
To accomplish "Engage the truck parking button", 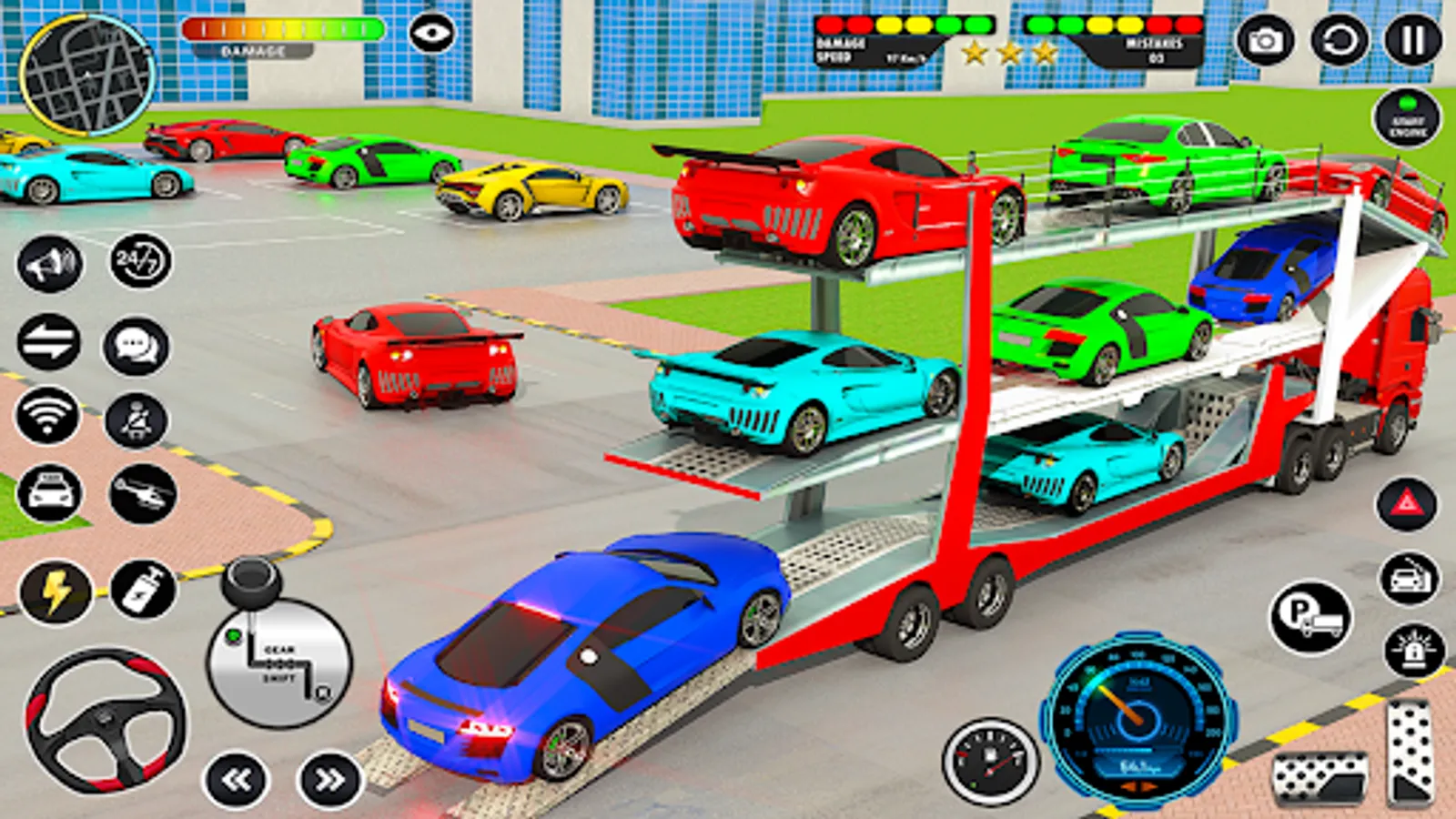I will point(1310,618).
